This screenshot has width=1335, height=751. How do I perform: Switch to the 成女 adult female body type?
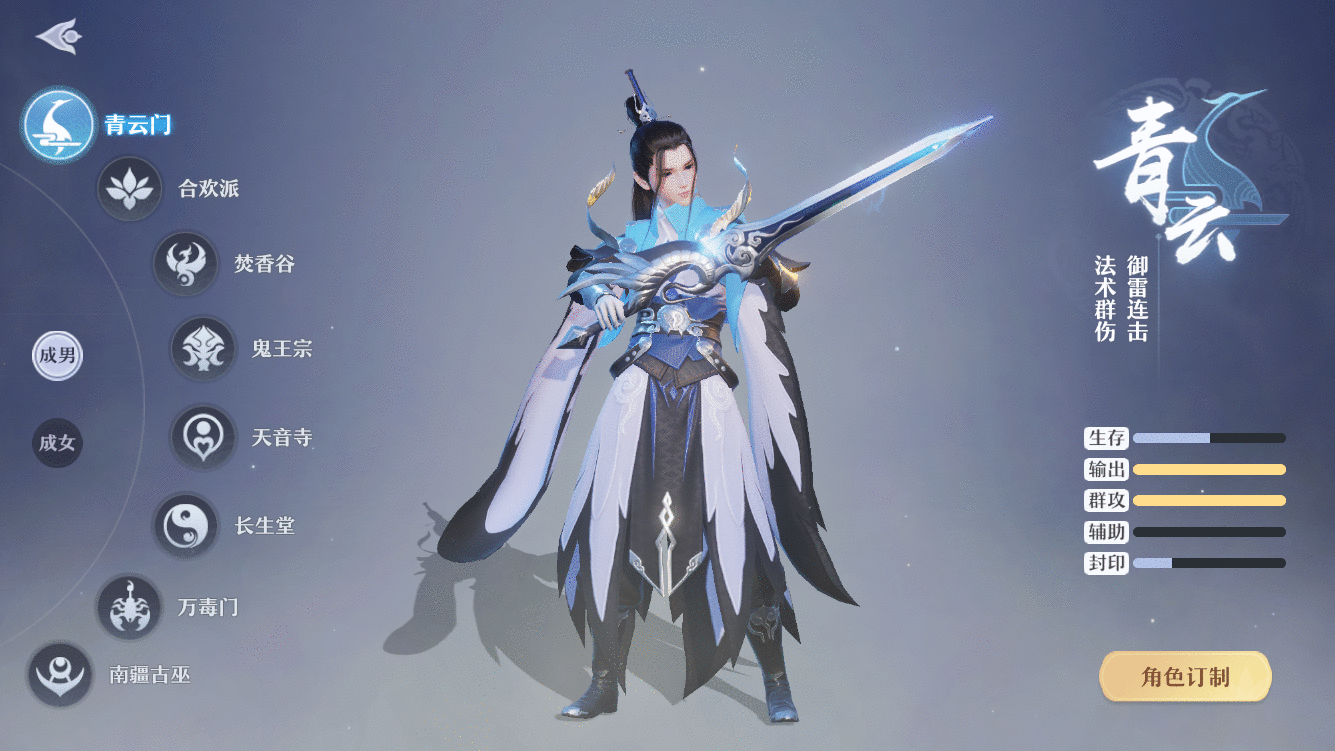pos(57,443)
